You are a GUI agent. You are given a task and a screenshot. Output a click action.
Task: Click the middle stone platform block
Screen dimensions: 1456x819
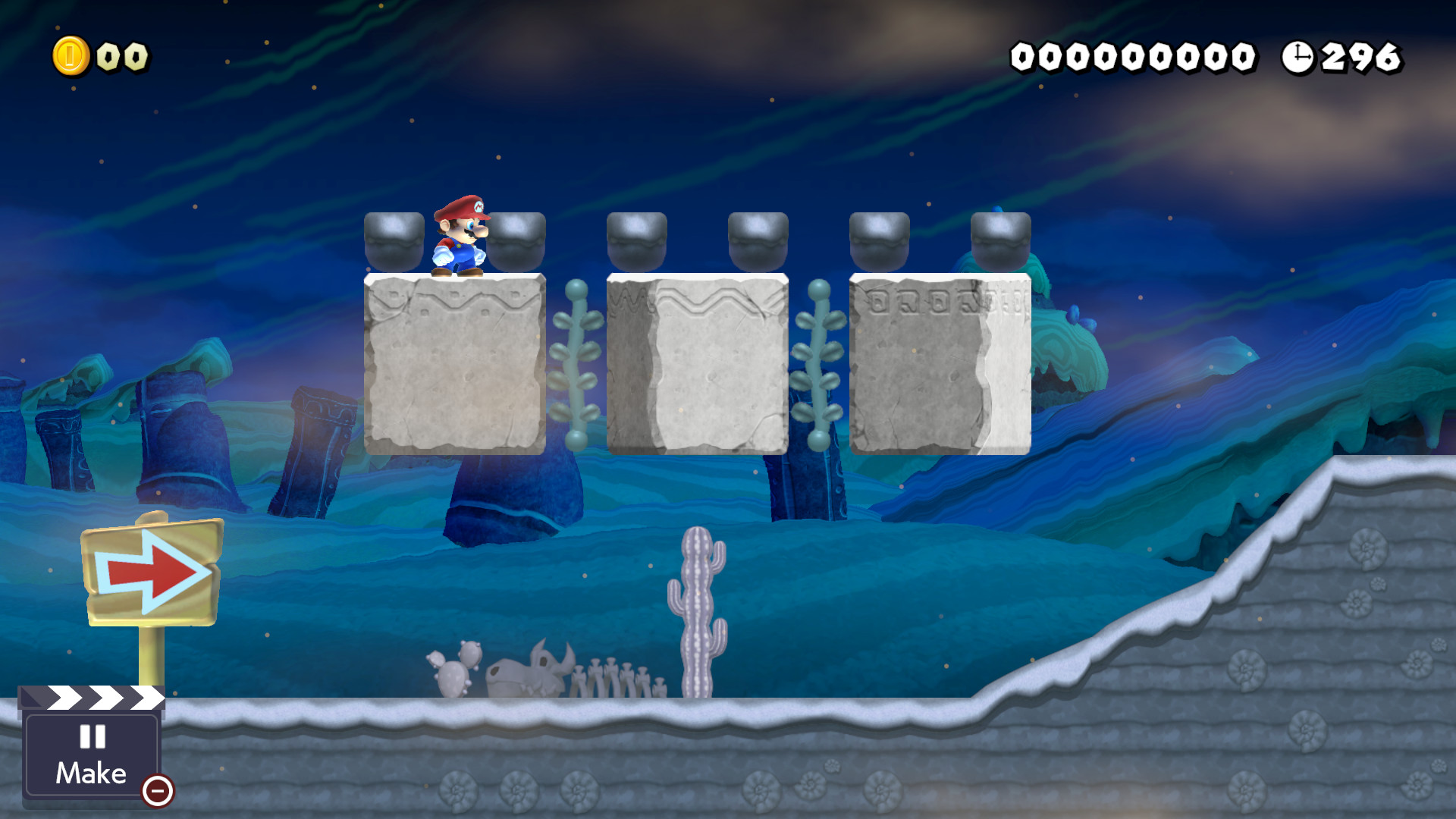(698, 364)
